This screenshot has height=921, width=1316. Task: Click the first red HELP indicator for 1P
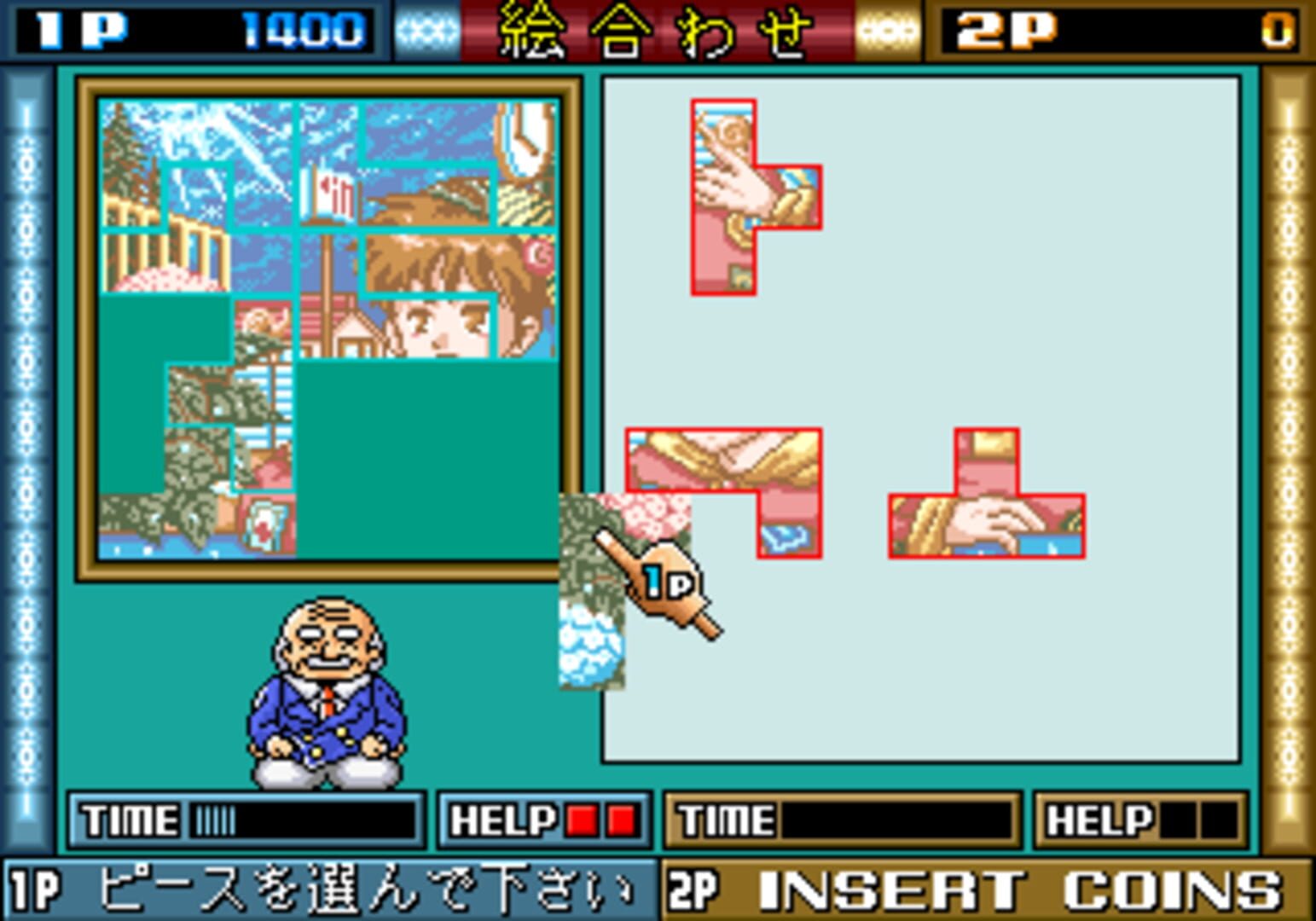click(x=583, y=821)
